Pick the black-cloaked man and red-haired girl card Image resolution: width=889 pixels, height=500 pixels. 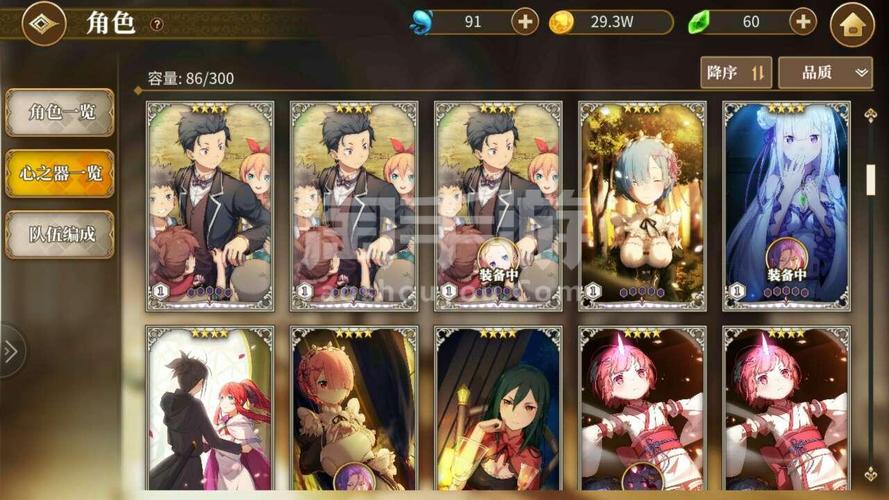[x=209, y=410]
